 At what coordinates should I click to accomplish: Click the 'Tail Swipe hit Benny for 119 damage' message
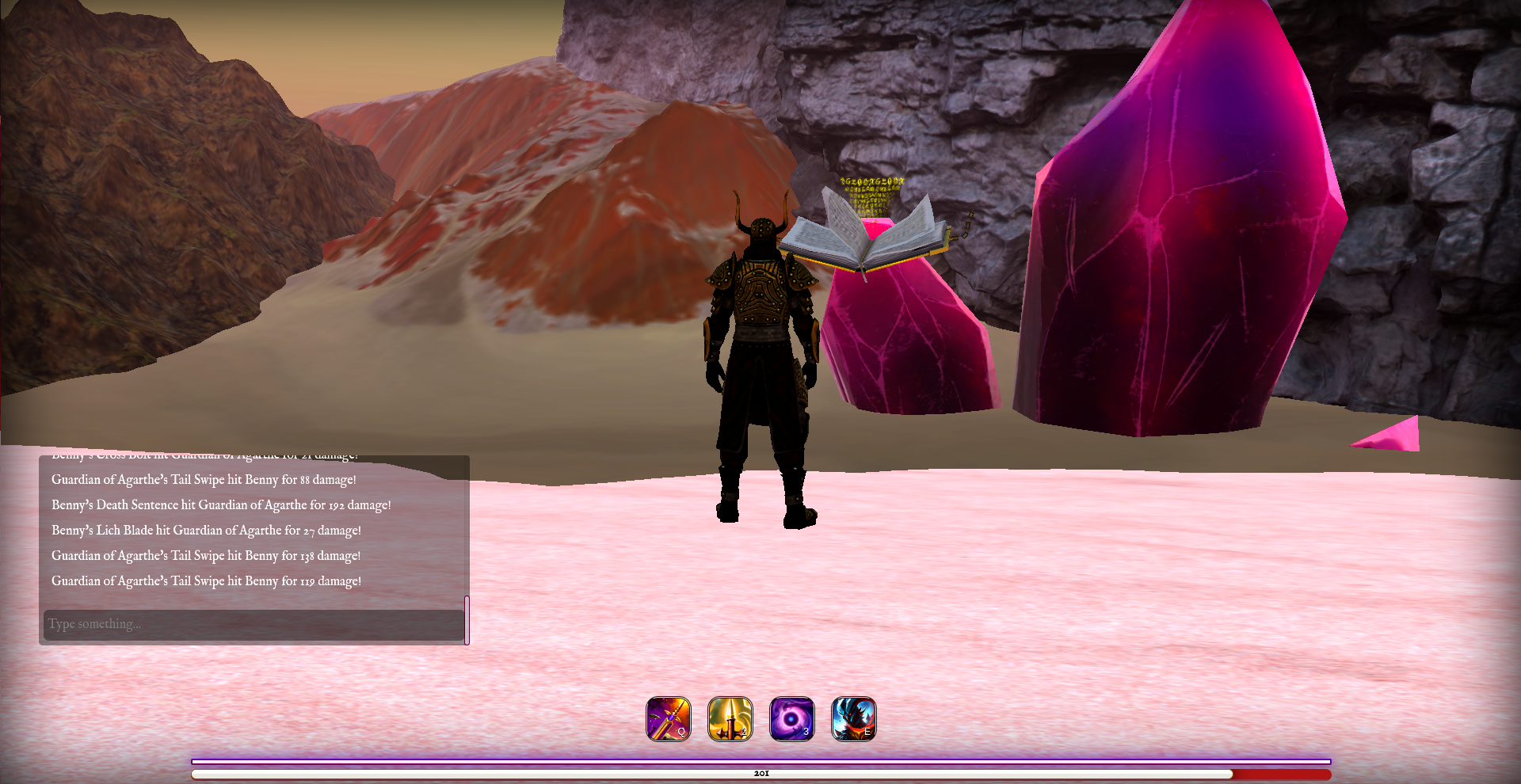click(206, 580)
